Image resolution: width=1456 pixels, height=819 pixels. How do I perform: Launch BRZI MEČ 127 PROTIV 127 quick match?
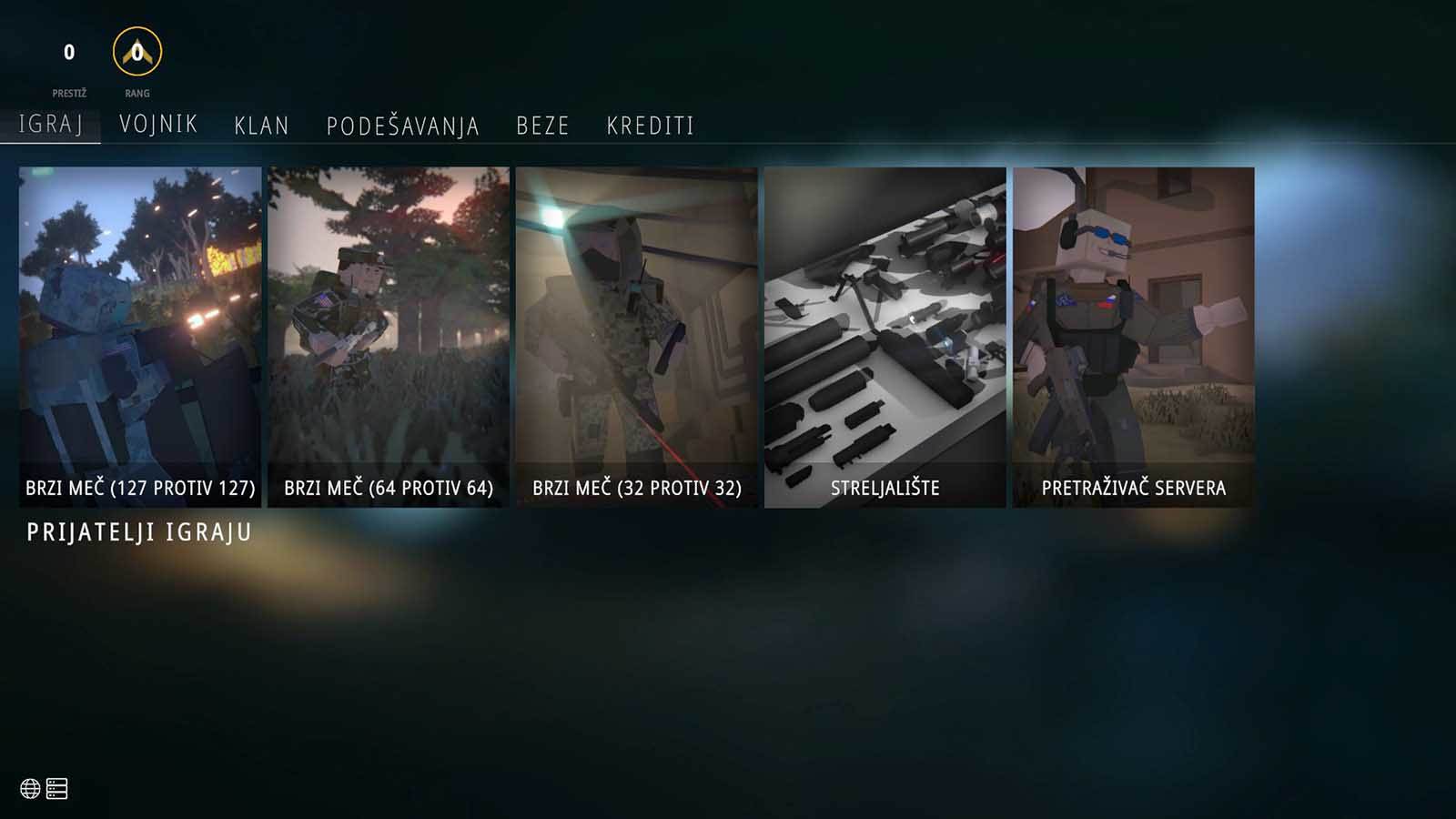(139, 328)
